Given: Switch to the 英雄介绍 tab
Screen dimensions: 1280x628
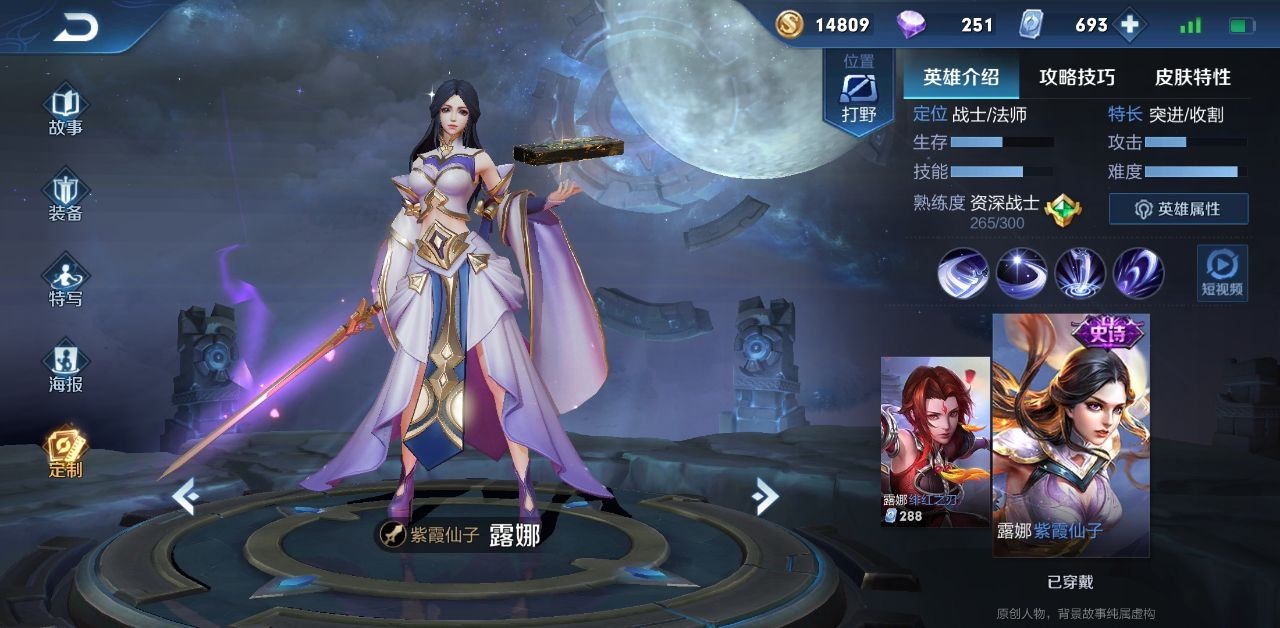Looking at the screenshot, I should click(960, 77).
